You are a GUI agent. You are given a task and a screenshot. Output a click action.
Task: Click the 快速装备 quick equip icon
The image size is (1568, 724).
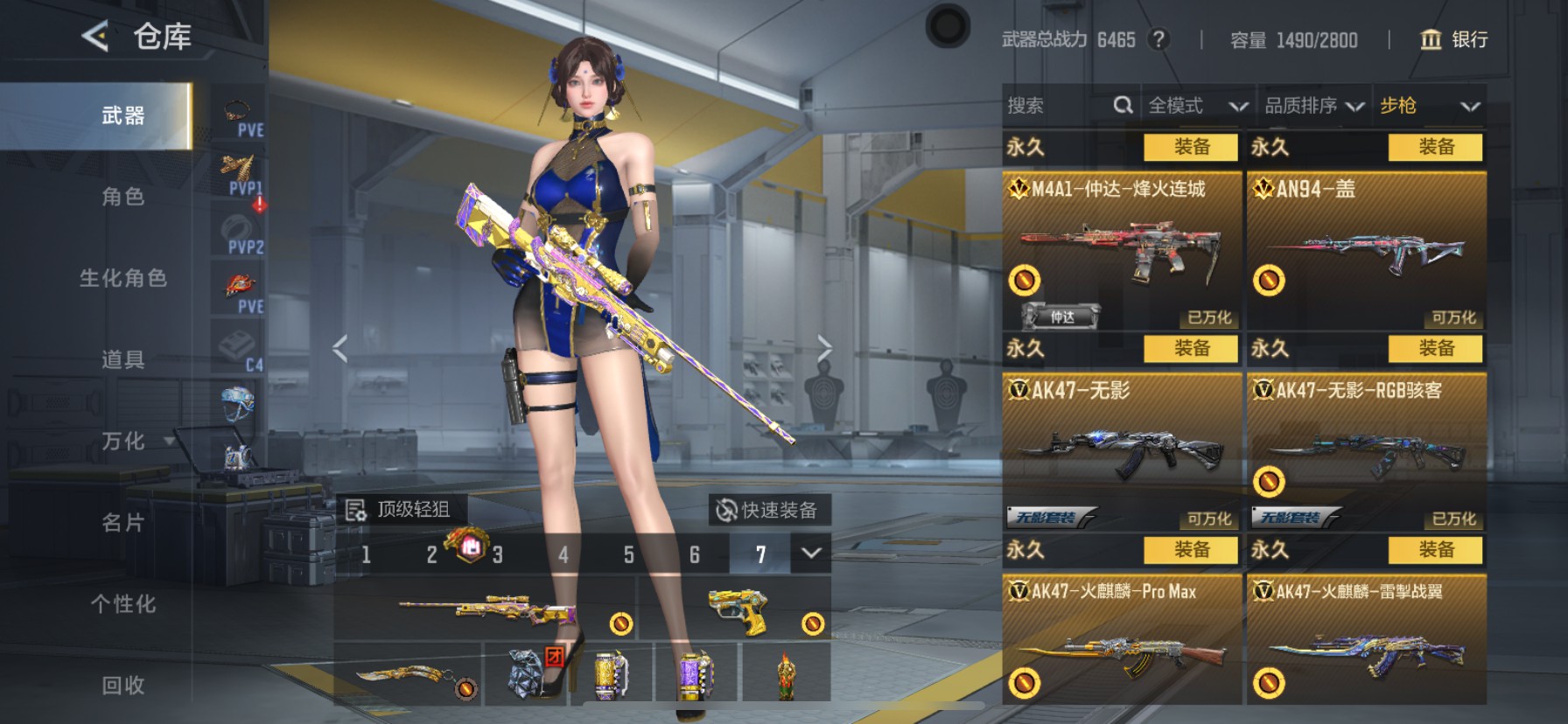724,509
